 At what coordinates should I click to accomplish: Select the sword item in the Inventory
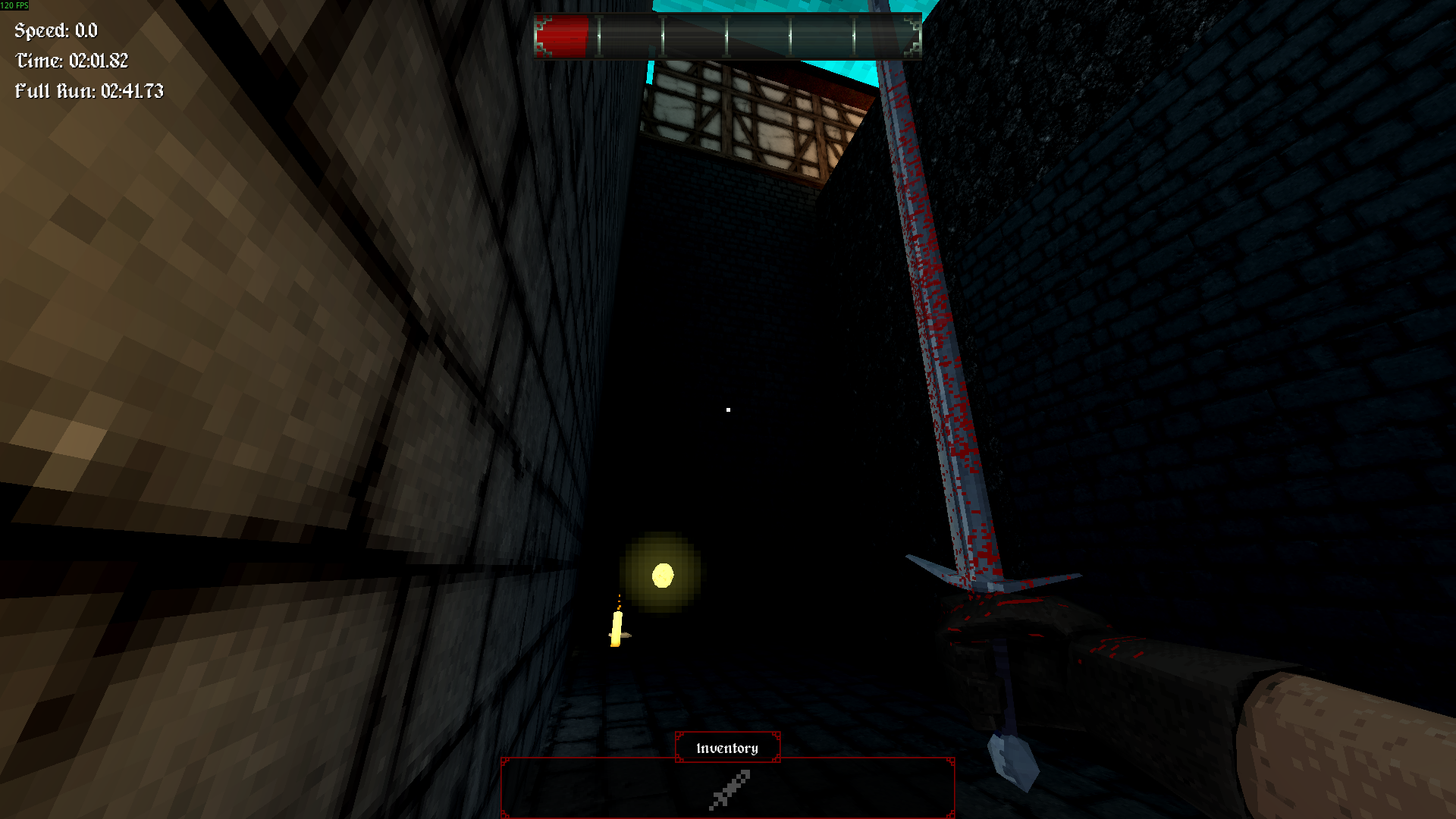click(728, 787)
